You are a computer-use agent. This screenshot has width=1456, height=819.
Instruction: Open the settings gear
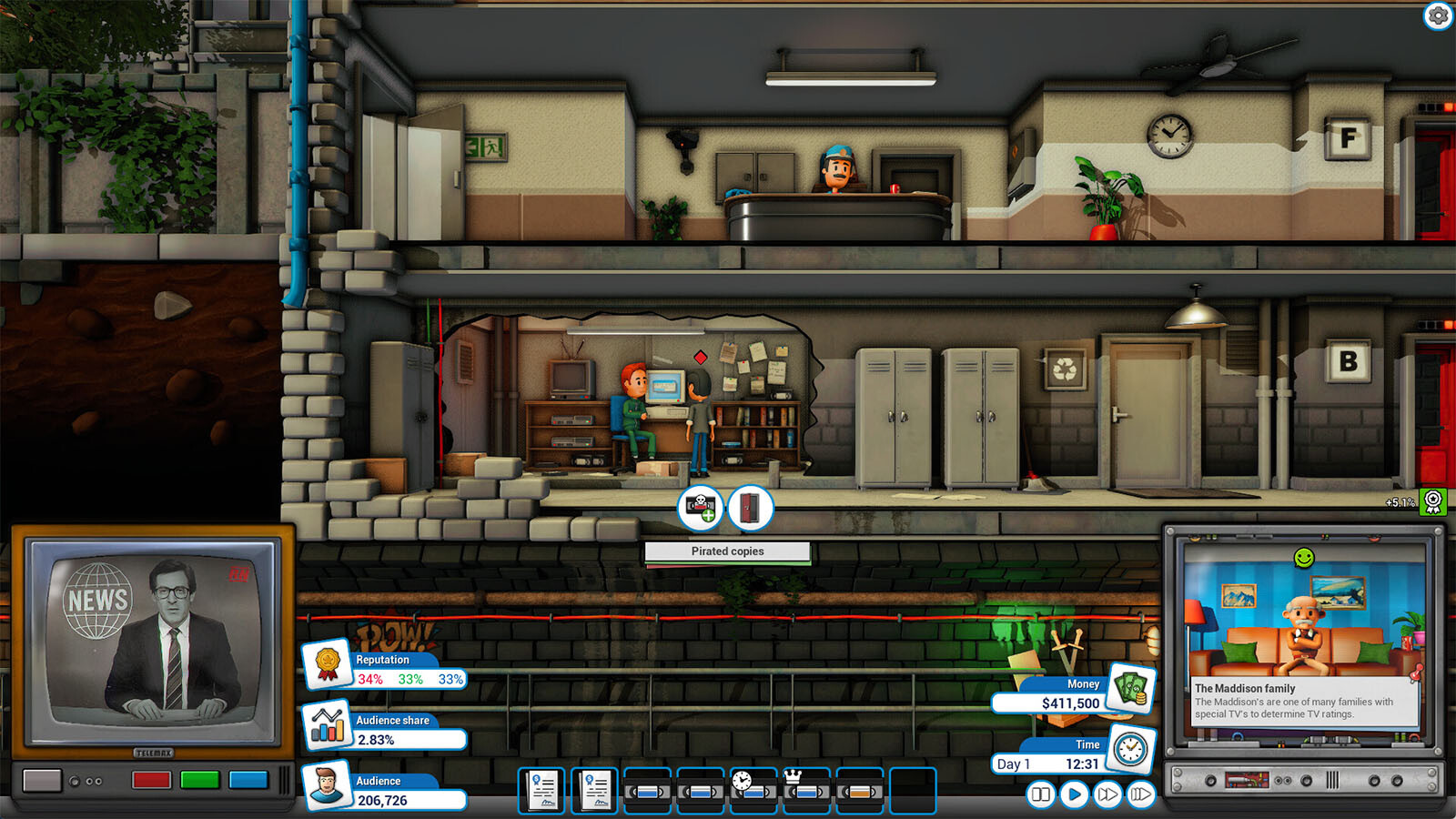tap(1438, 15)
